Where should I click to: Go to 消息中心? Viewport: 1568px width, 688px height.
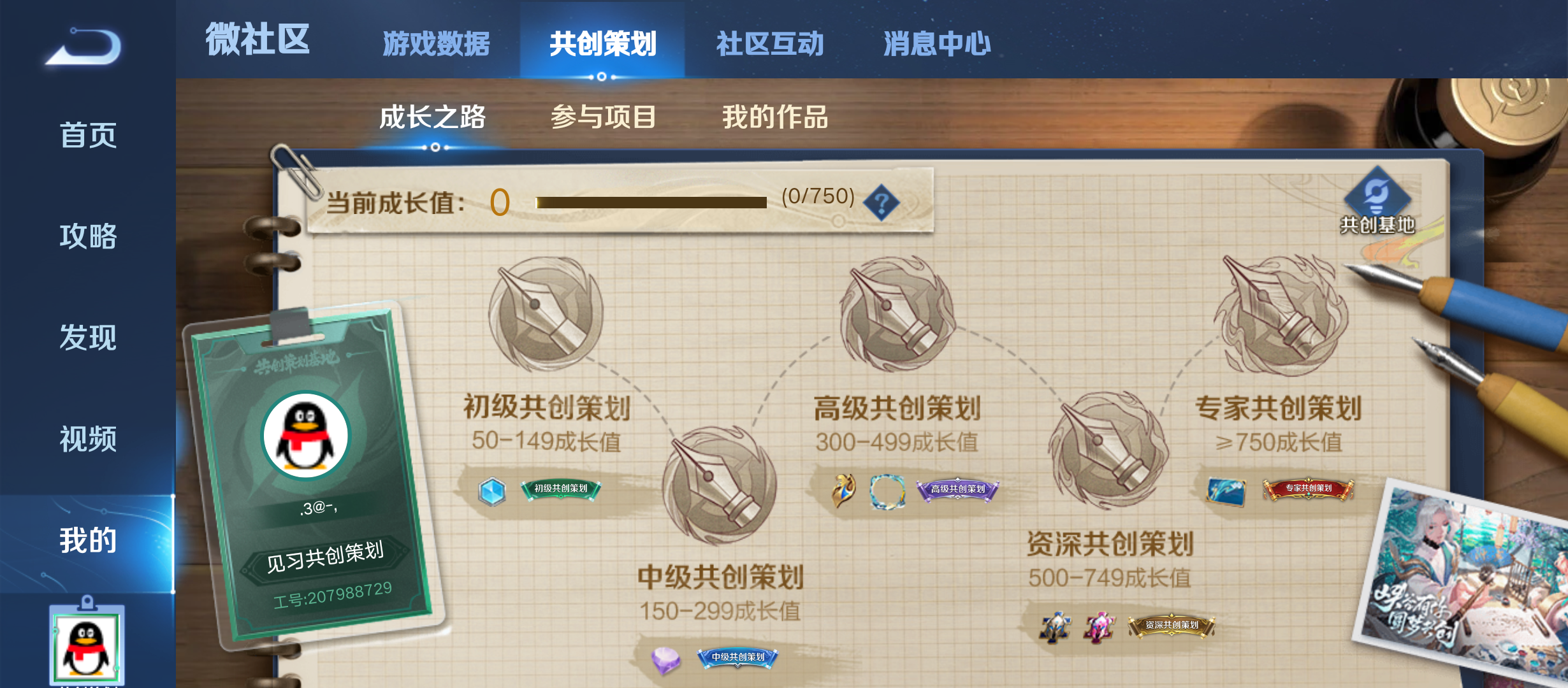click(935, 43)
